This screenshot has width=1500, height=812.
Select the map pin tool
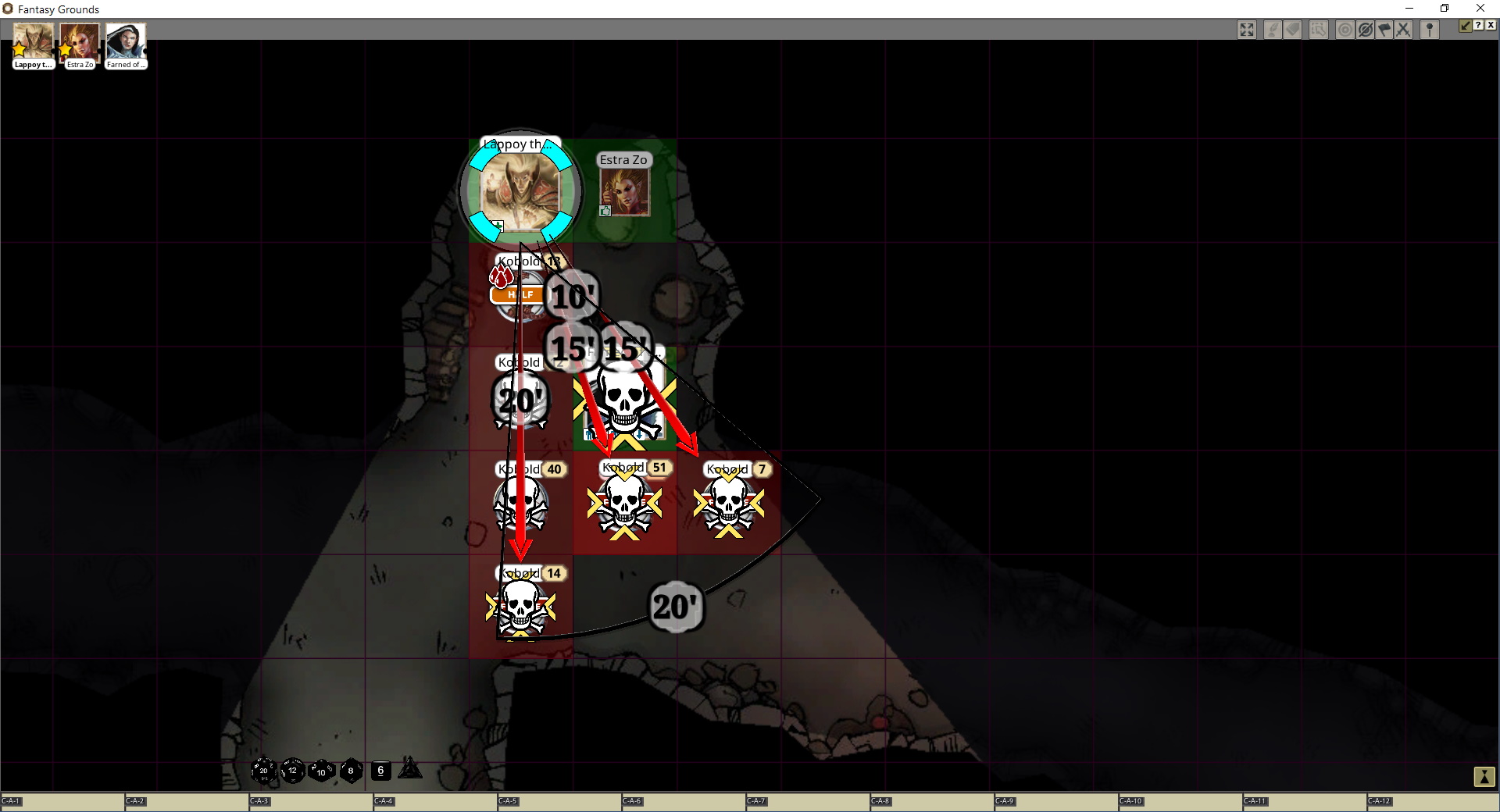(1430, 30)
